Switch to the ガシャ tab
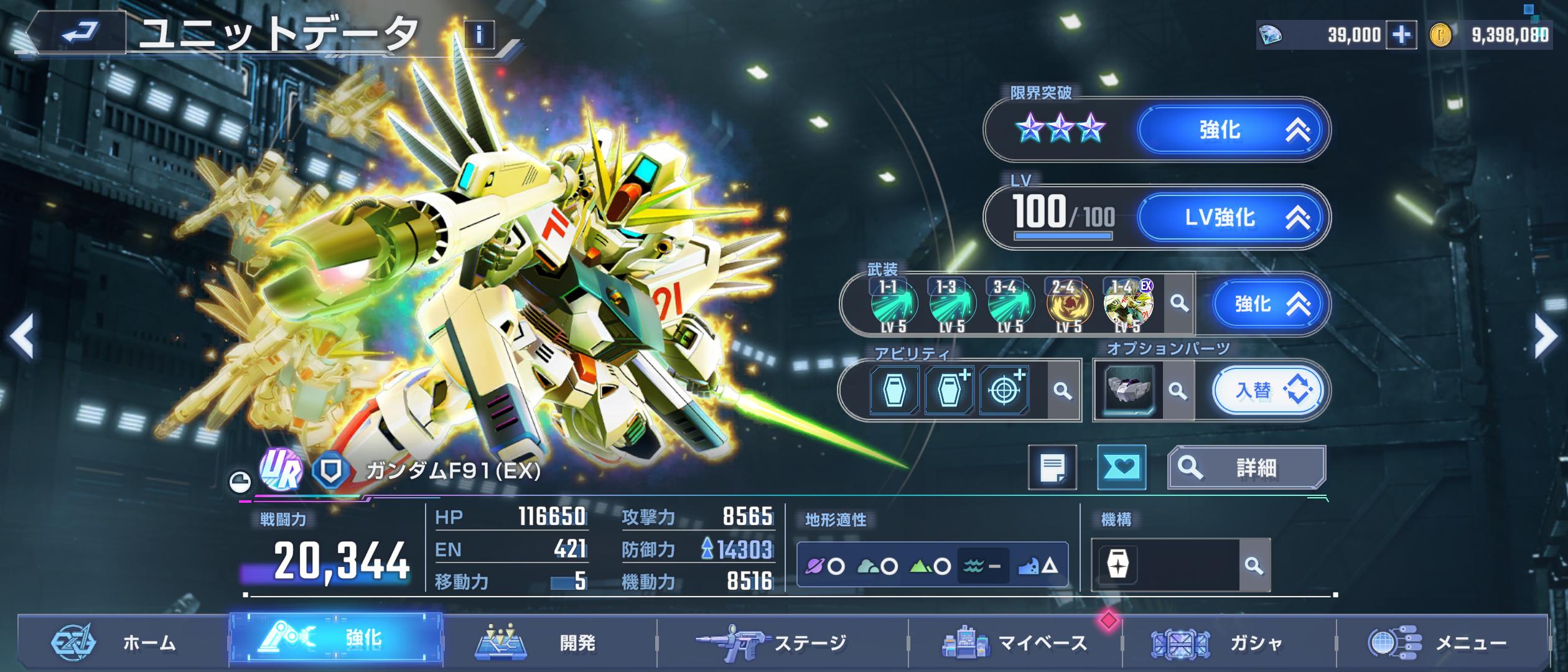This screenshot has height=672, width=1568. 1229,643
